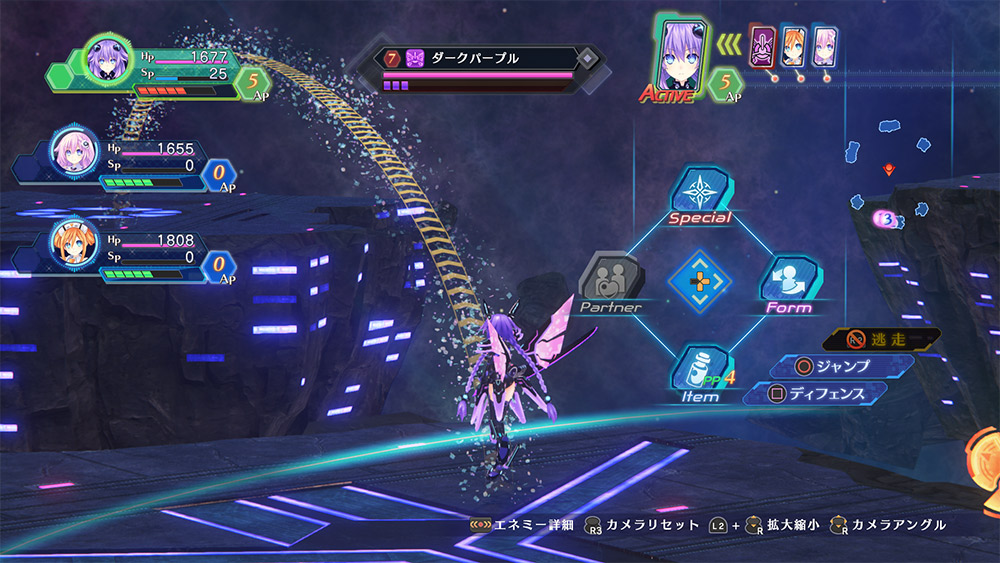This screenshot has width=1000, height=563.
Task: Open the Item command
Action: tap(700, 373)
